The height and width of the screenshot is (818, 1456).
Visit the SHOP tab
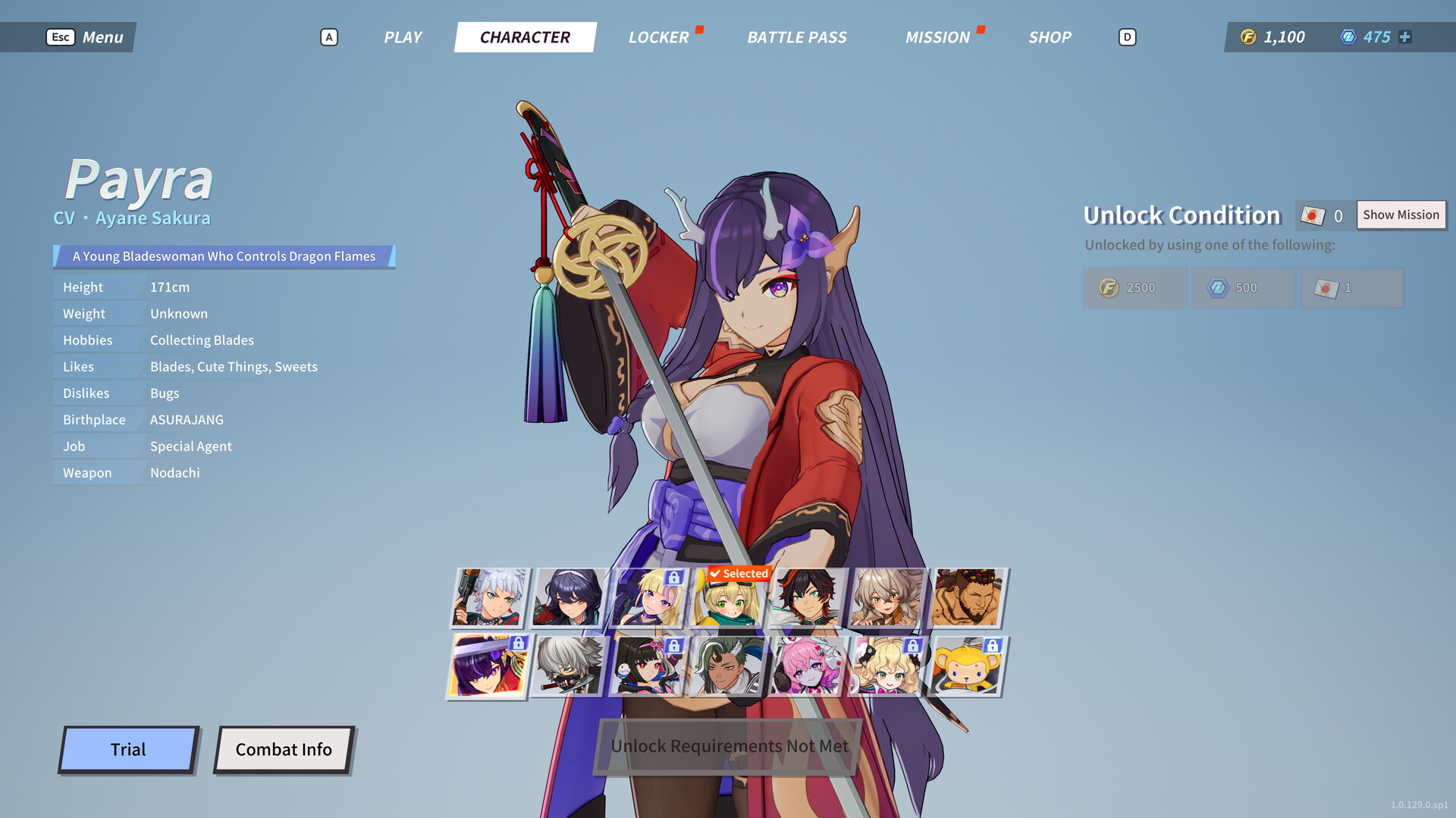tap(1049, 37)
